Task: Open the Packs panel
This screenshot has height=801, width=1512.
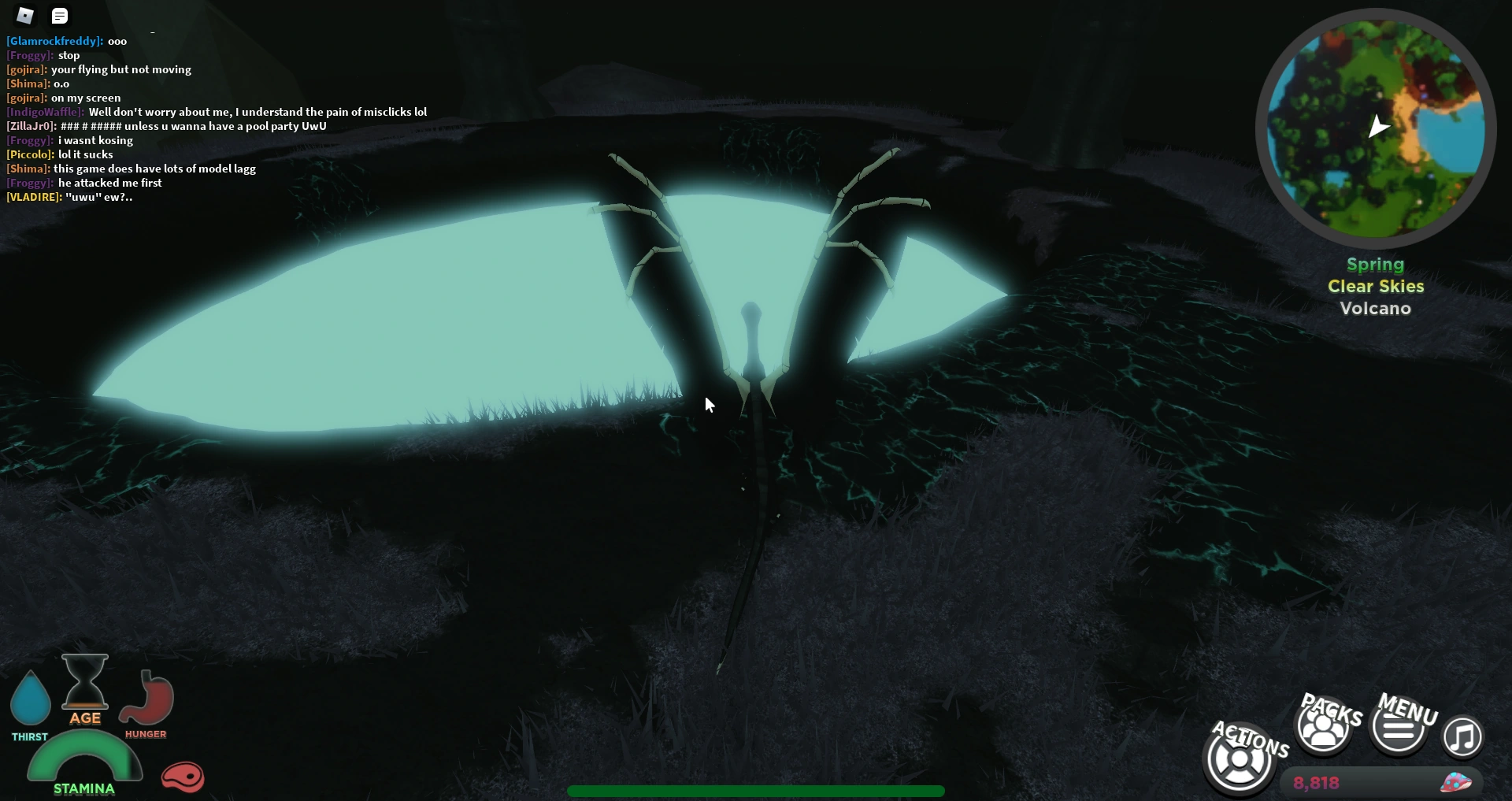Action: 1323,725
